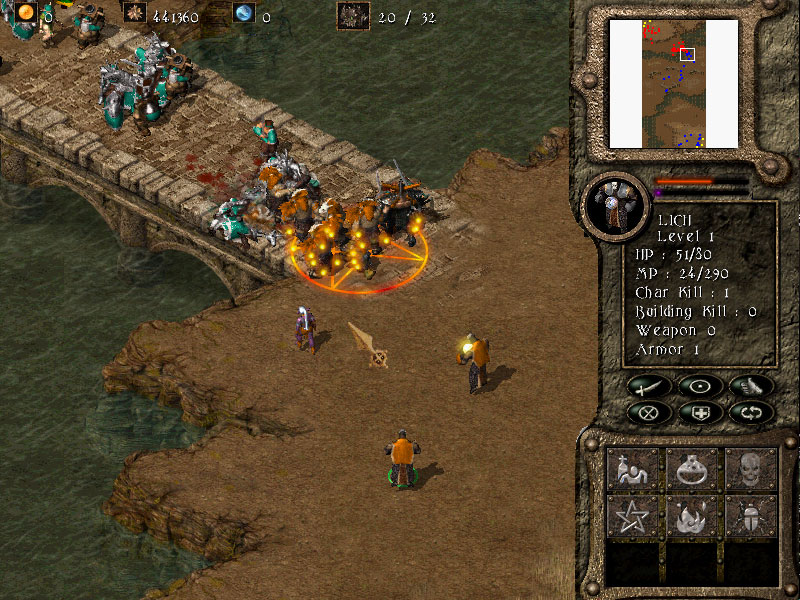Activate the looping arrows patrol command
The width and height of the screenshot is (800, 600).
click(x=749, y=411)
